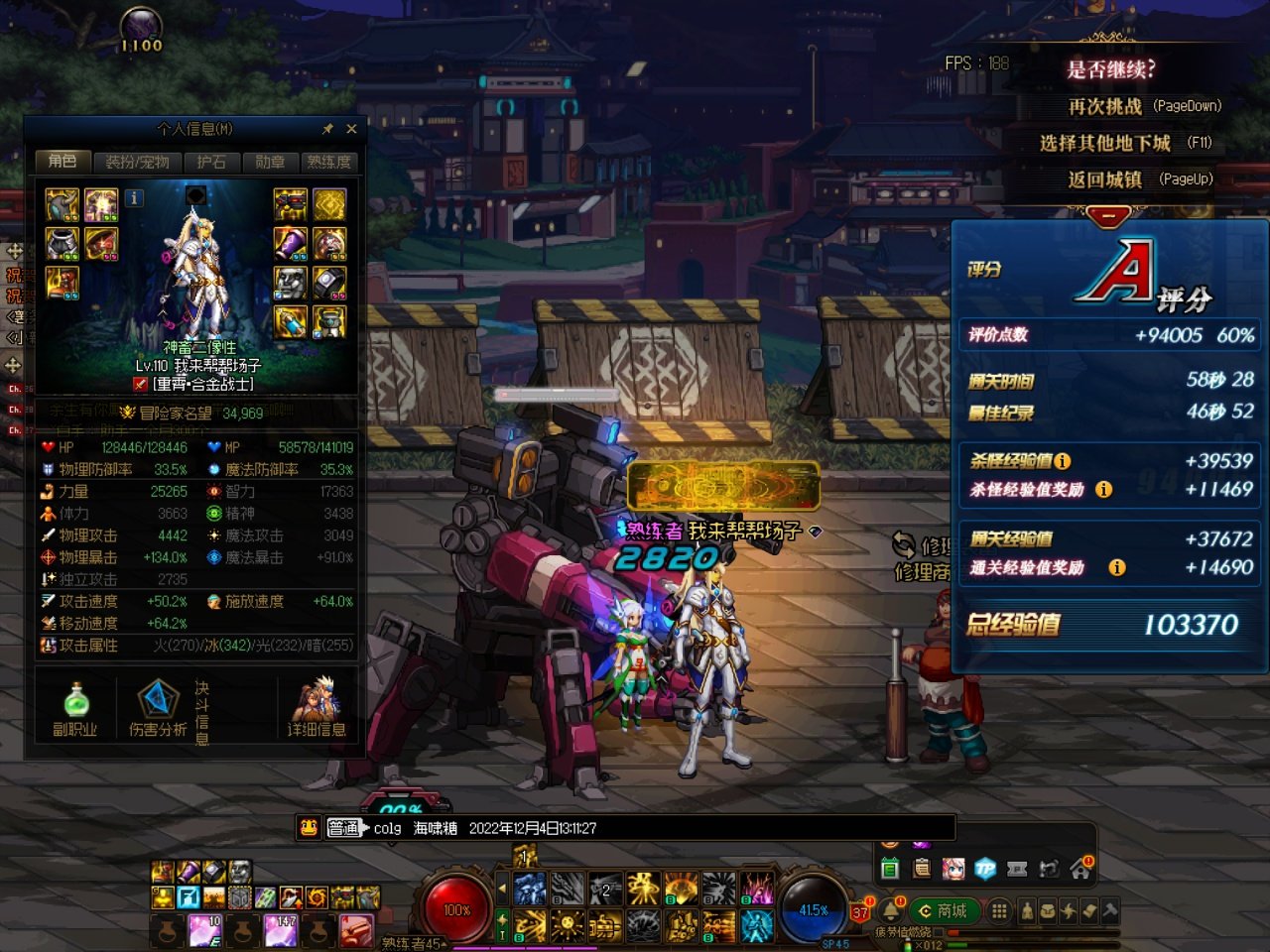Click the notification bell icon

[x=890, y=910]
